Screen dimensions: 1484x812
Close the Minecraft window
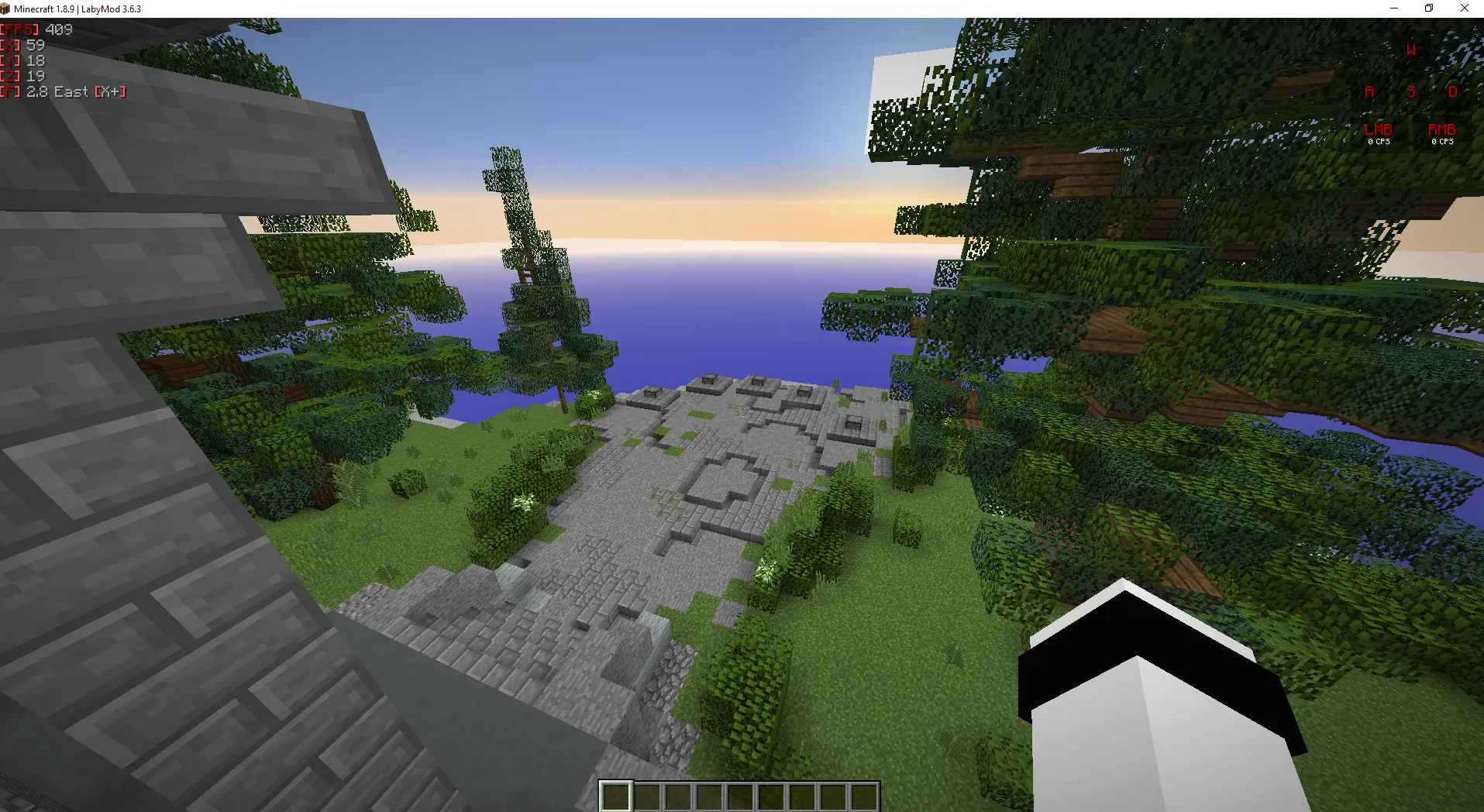(1464, 9)
